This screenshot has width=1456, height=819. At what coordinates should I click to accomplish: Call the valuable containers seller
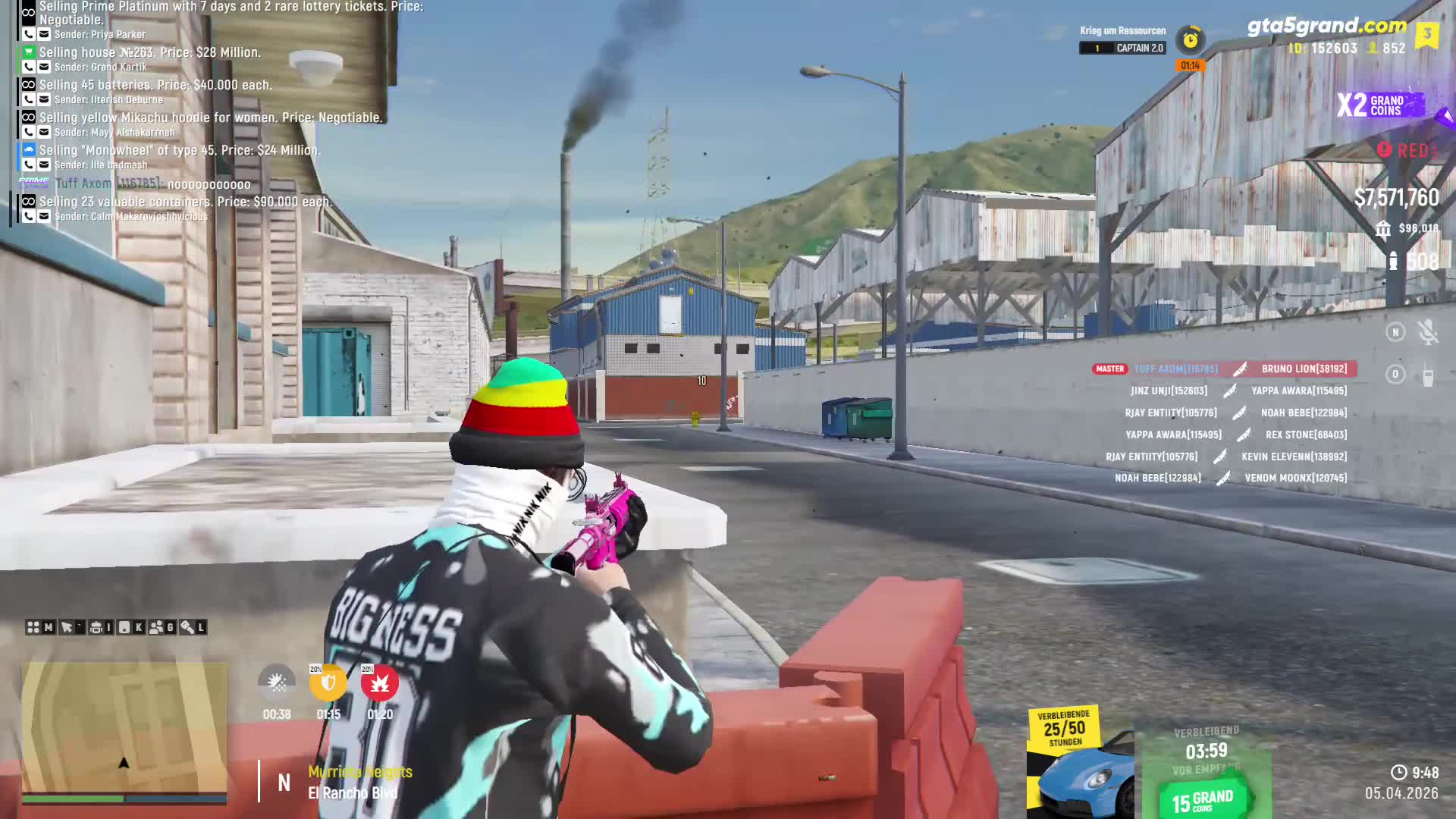[x=29, y=216]
